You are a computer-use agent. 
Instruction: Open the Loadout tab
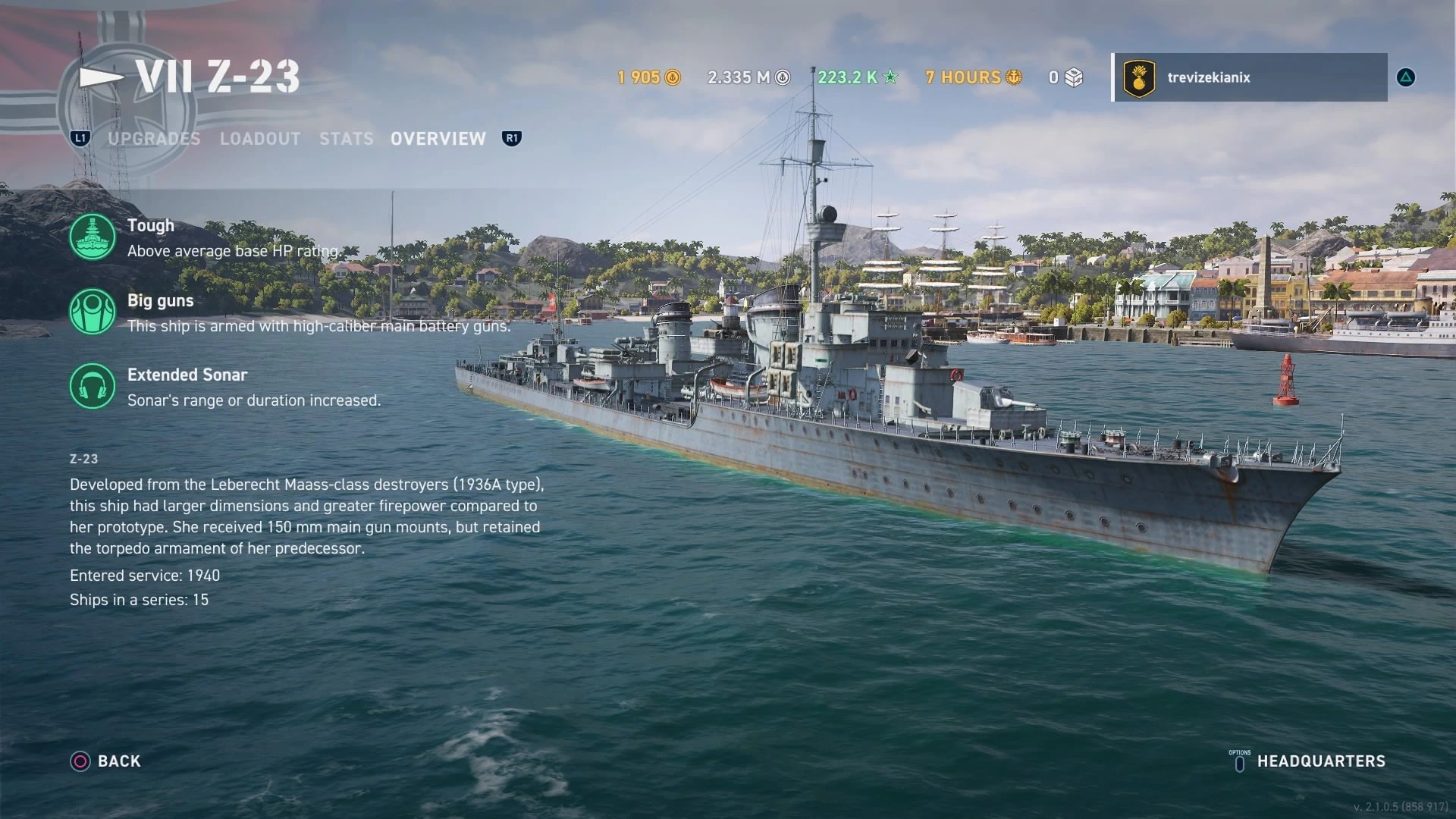pyautogui.click(x=260, y=139)
